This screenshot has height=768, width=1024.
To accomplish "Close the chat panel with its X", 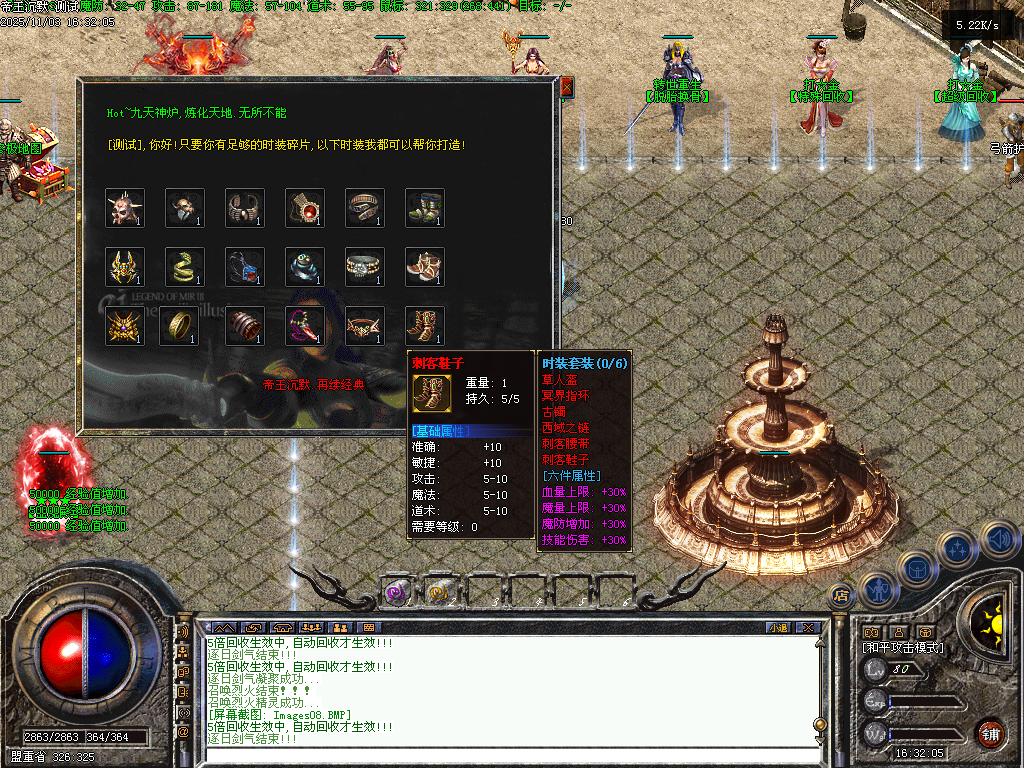I will [808, 627].
